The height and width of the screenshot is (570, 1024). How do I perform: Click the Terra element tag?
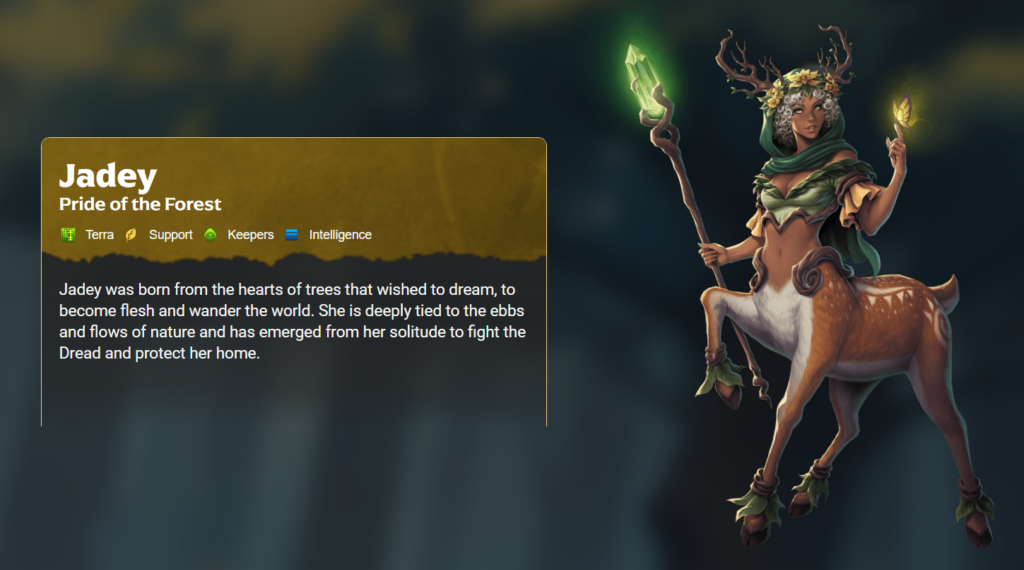tap(88, 235)
